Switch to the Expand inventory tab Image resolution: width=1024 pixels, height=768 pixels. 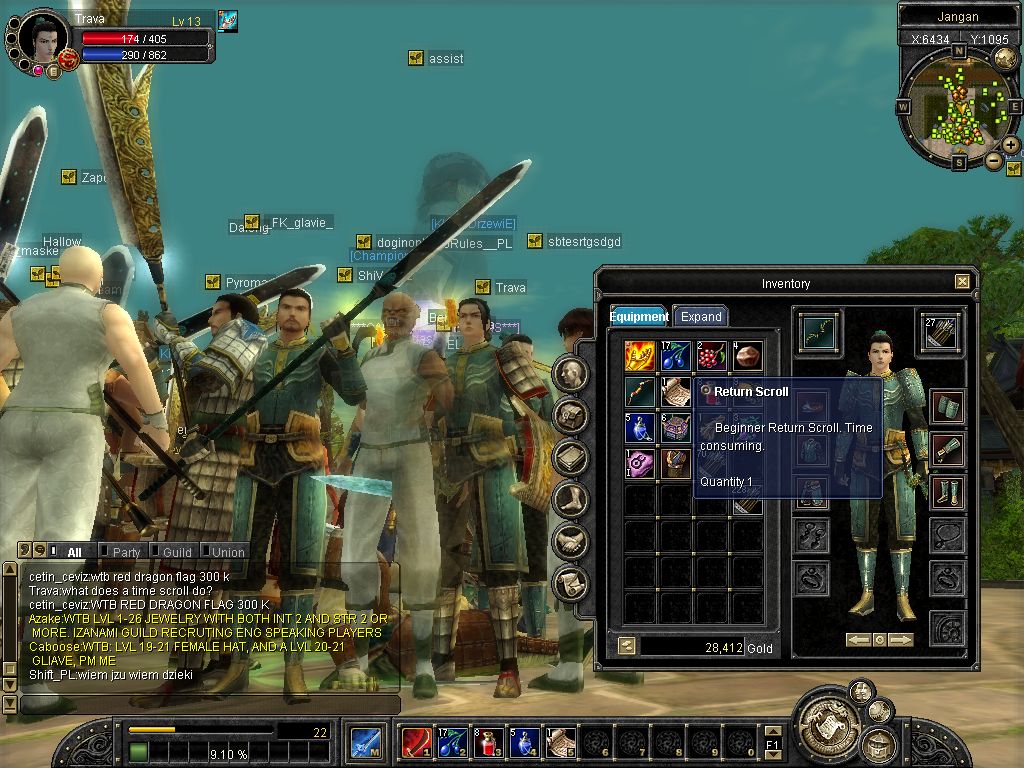tap(700, 316)
